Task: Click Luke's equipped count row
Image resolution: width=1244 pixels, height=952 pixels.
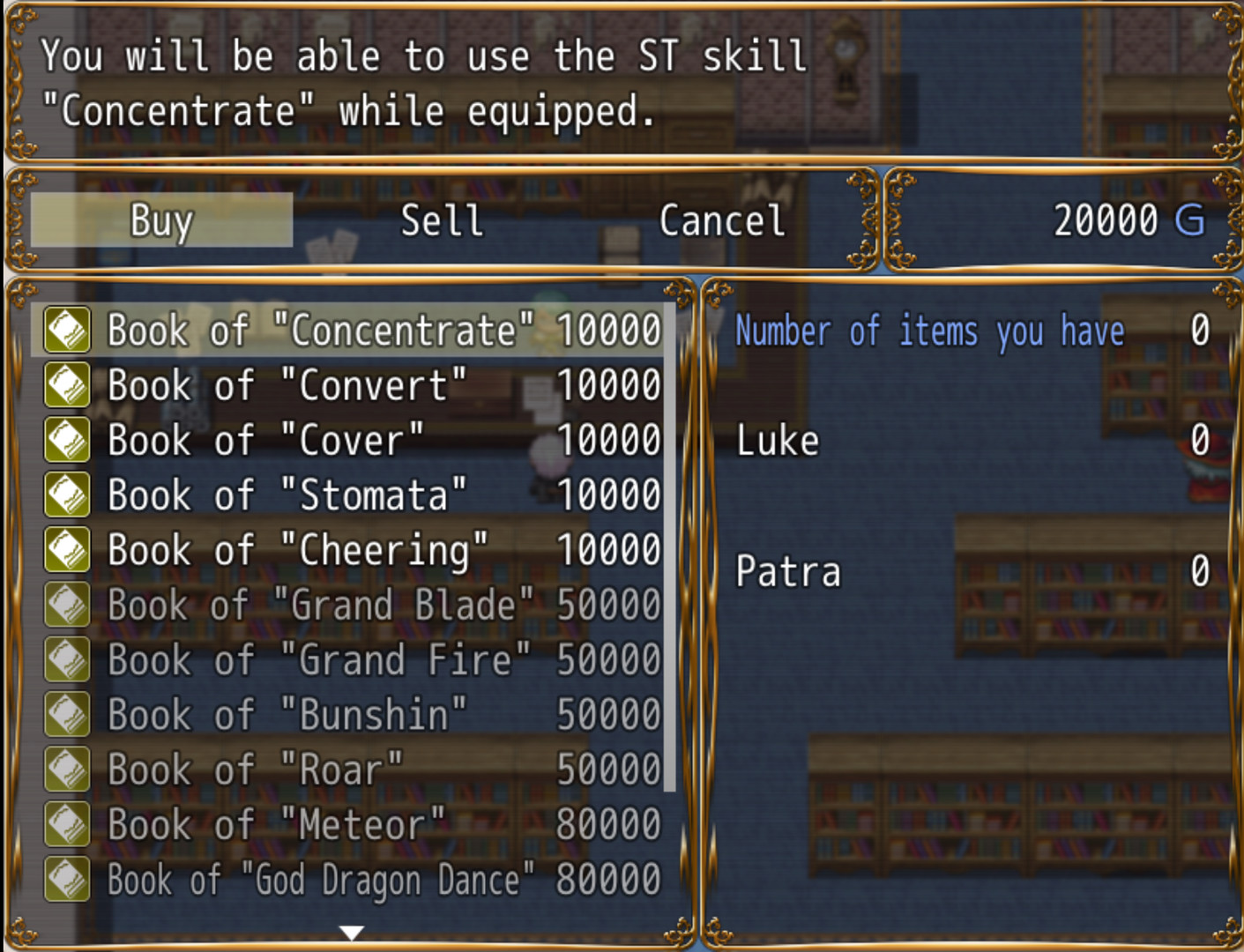Action: [970, 440]
